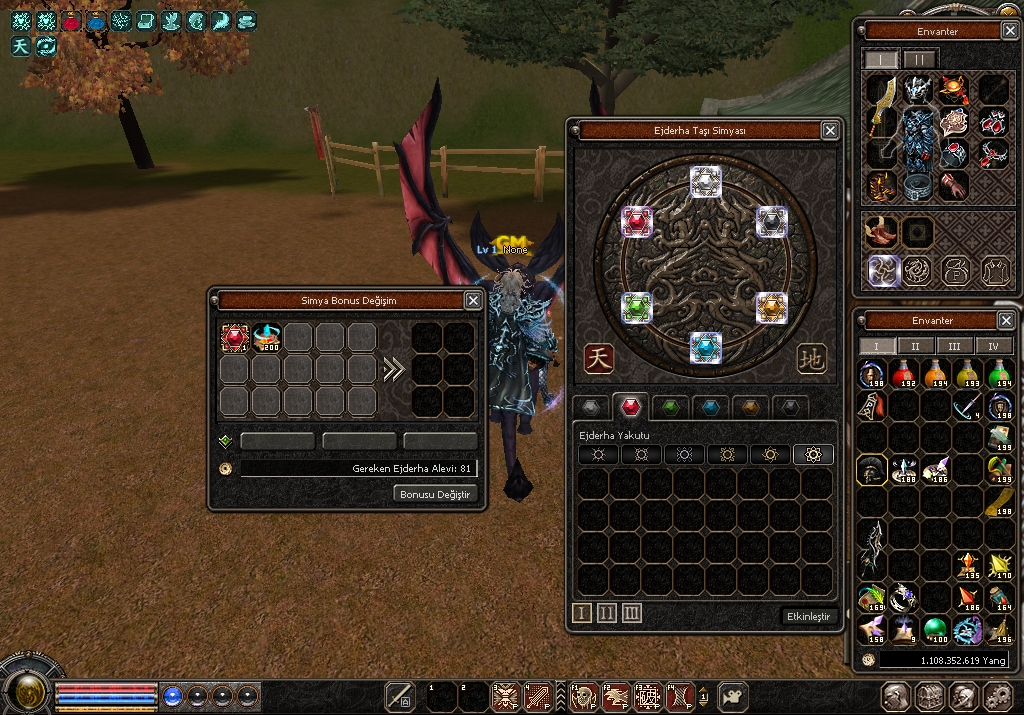The height and width of the screenshot is (715, 1024).
Task: Close the equipment Envanter window
Action: 1006,31
